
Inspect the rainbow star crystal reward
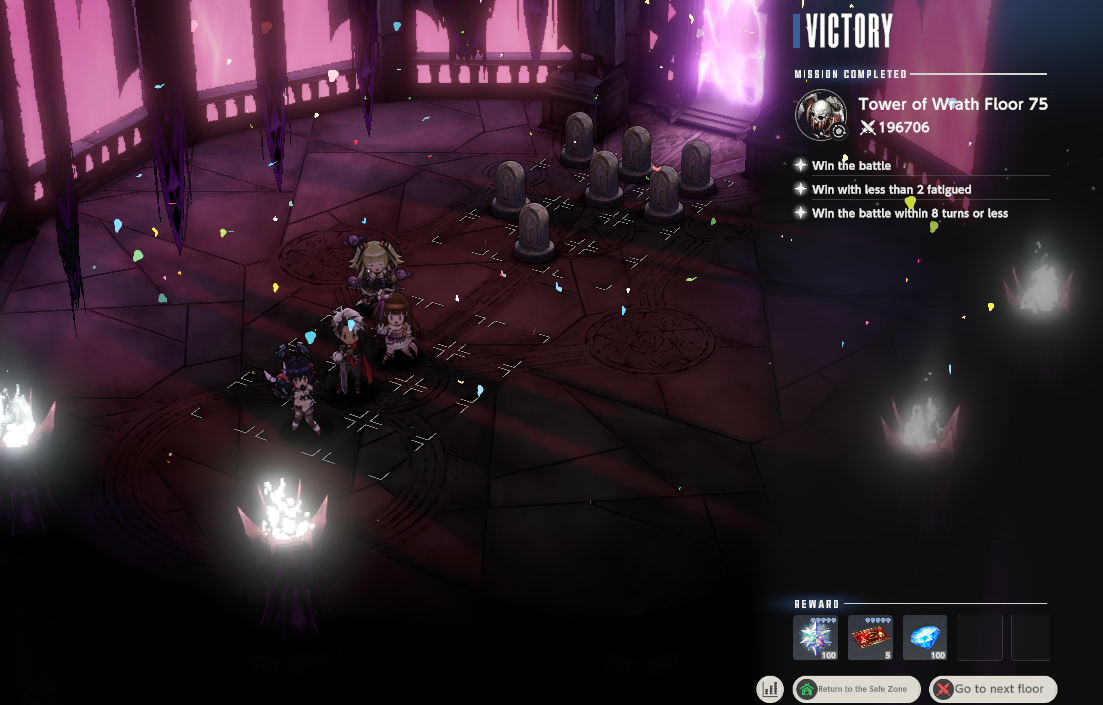pos(815,638)
